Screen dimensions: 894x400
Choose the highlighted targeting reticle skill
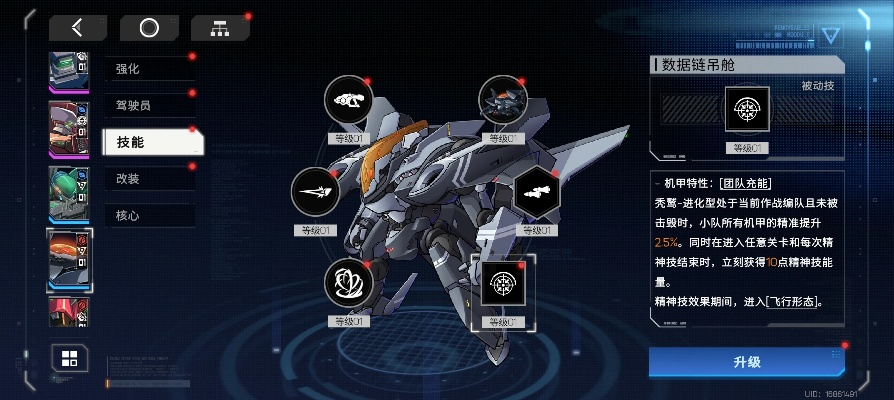(502, 284)
